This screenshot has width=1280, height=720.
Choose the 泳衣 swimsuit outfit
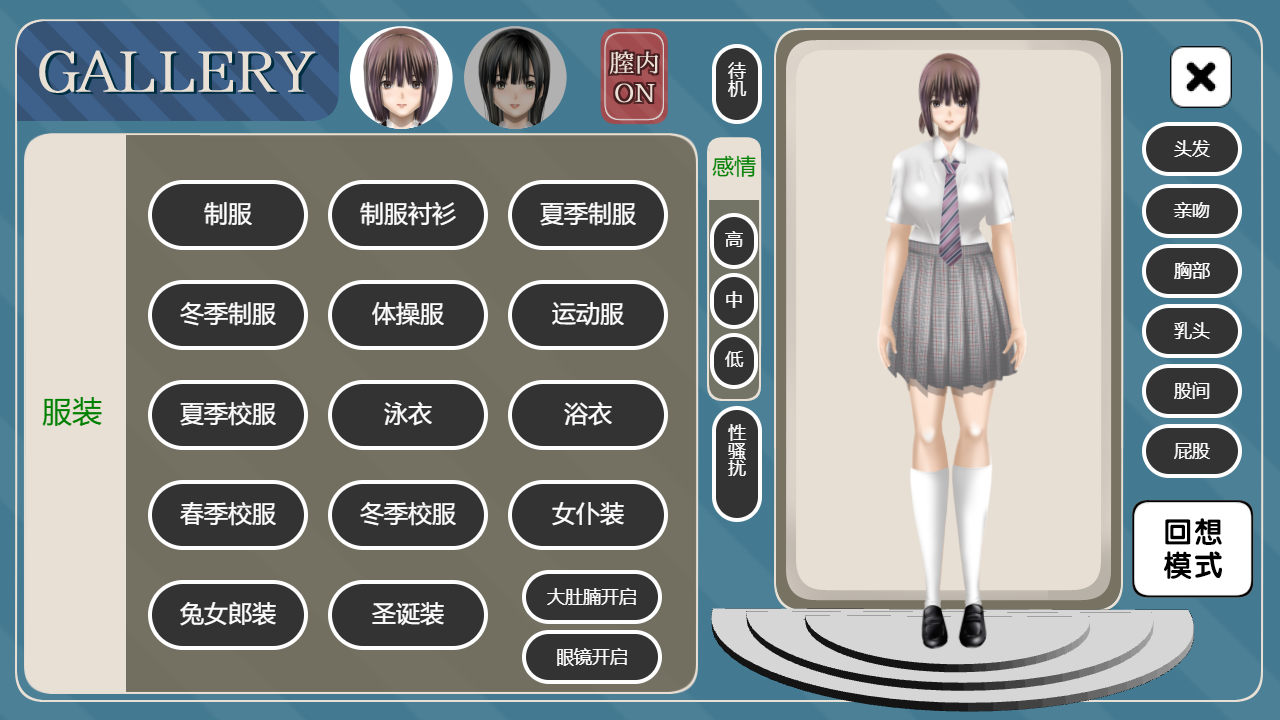[408, 415]
